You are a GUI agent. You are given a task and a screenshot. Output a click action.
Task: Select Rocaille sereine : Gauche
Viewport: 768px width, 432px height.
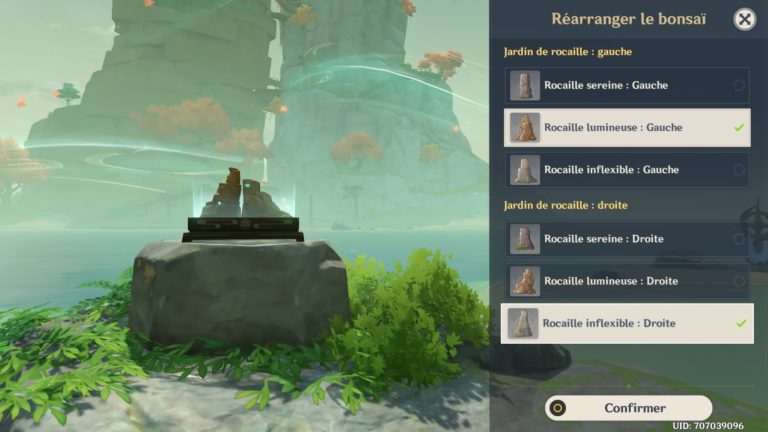[x=627, y=86]
